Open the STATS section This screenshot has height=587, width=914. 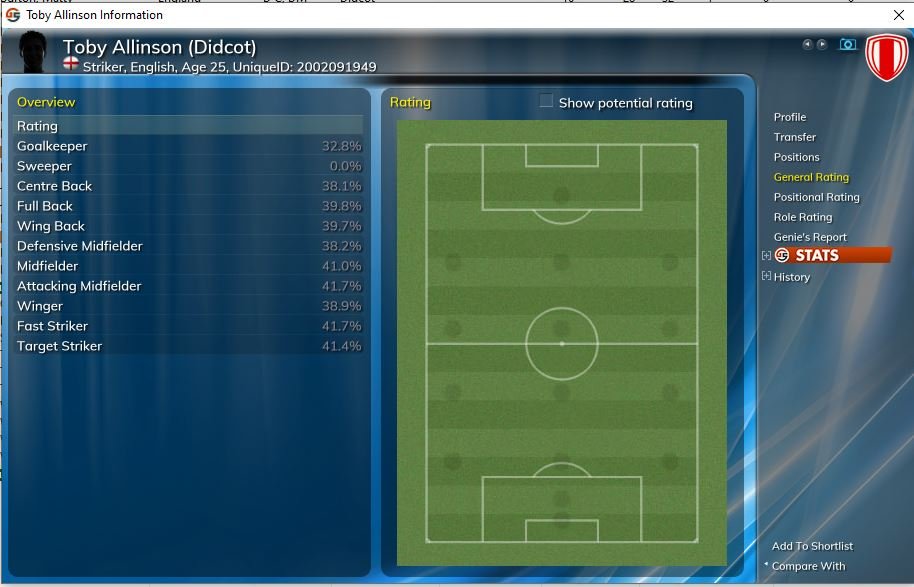(x=816, y=255)
